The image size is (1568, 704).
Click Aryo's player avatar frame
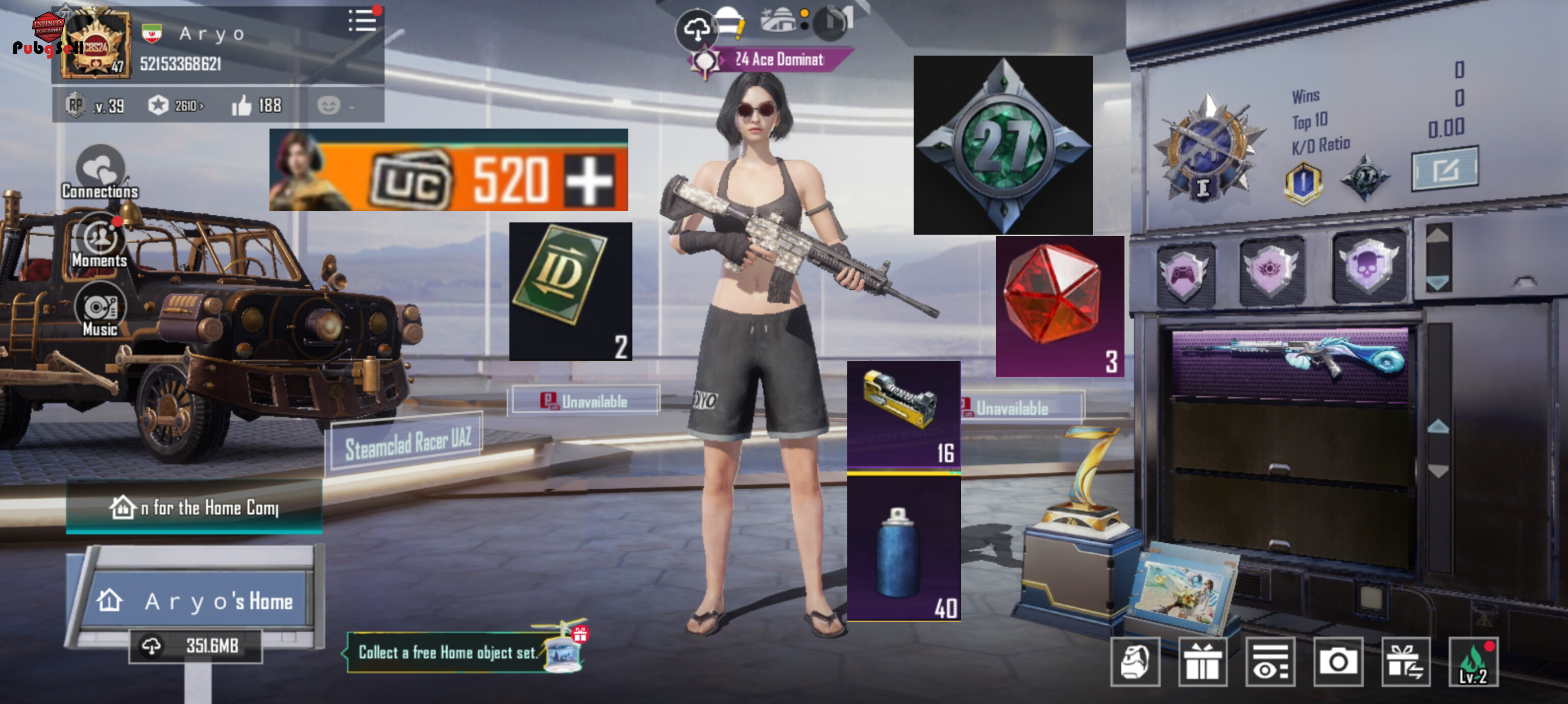tap(95, 44)
